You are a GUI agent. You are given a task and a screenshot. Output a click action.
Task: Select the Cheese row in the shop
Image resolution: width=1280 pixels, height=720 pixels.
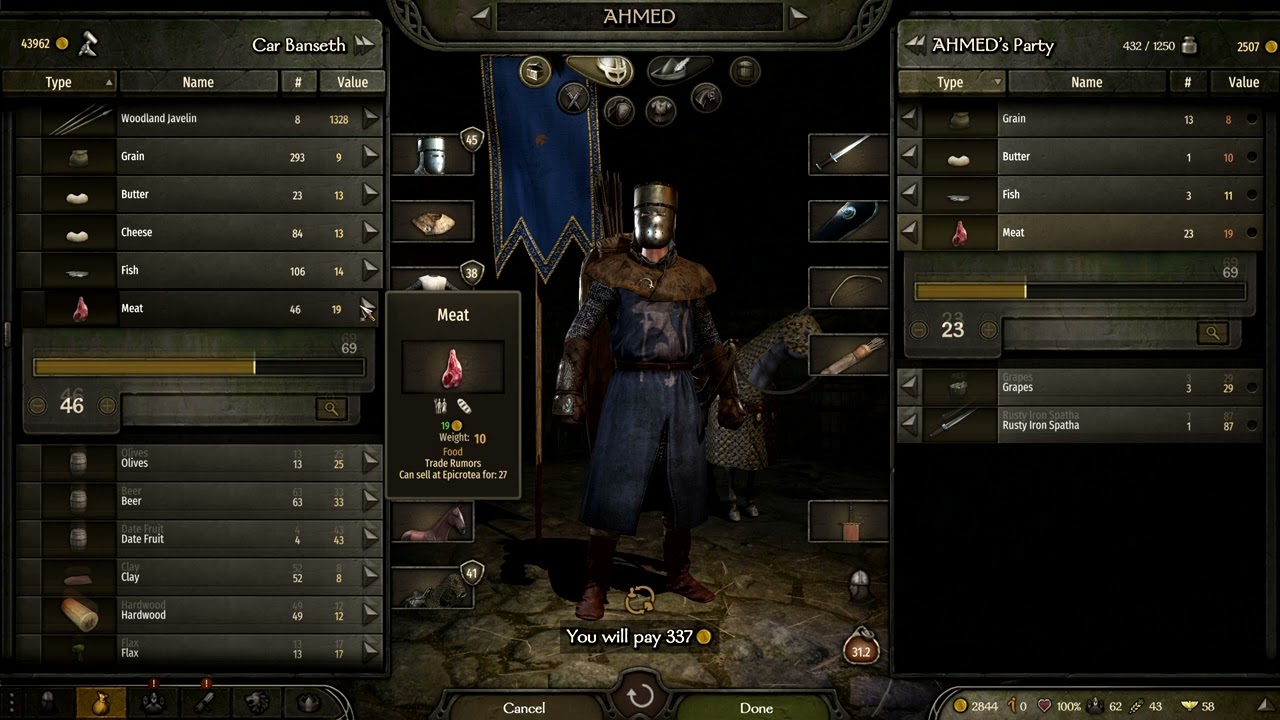point(200,233)
